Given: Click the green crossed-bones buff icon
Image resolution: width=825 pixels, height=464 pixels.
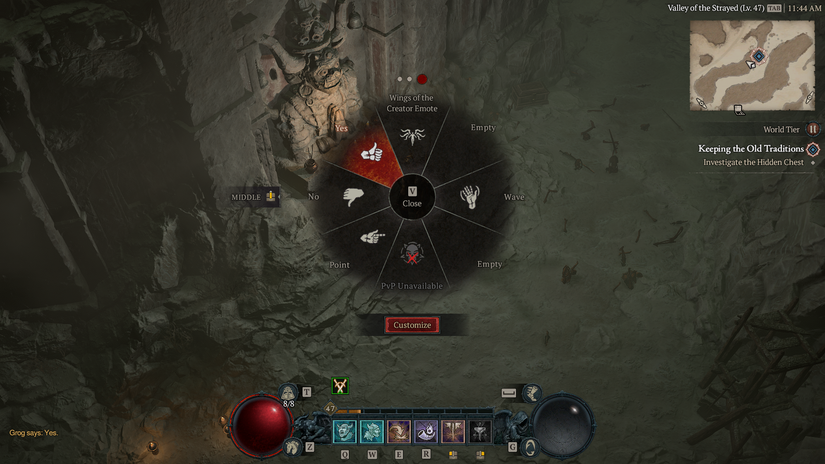Looking at the screenshot, I should (342, 386).
